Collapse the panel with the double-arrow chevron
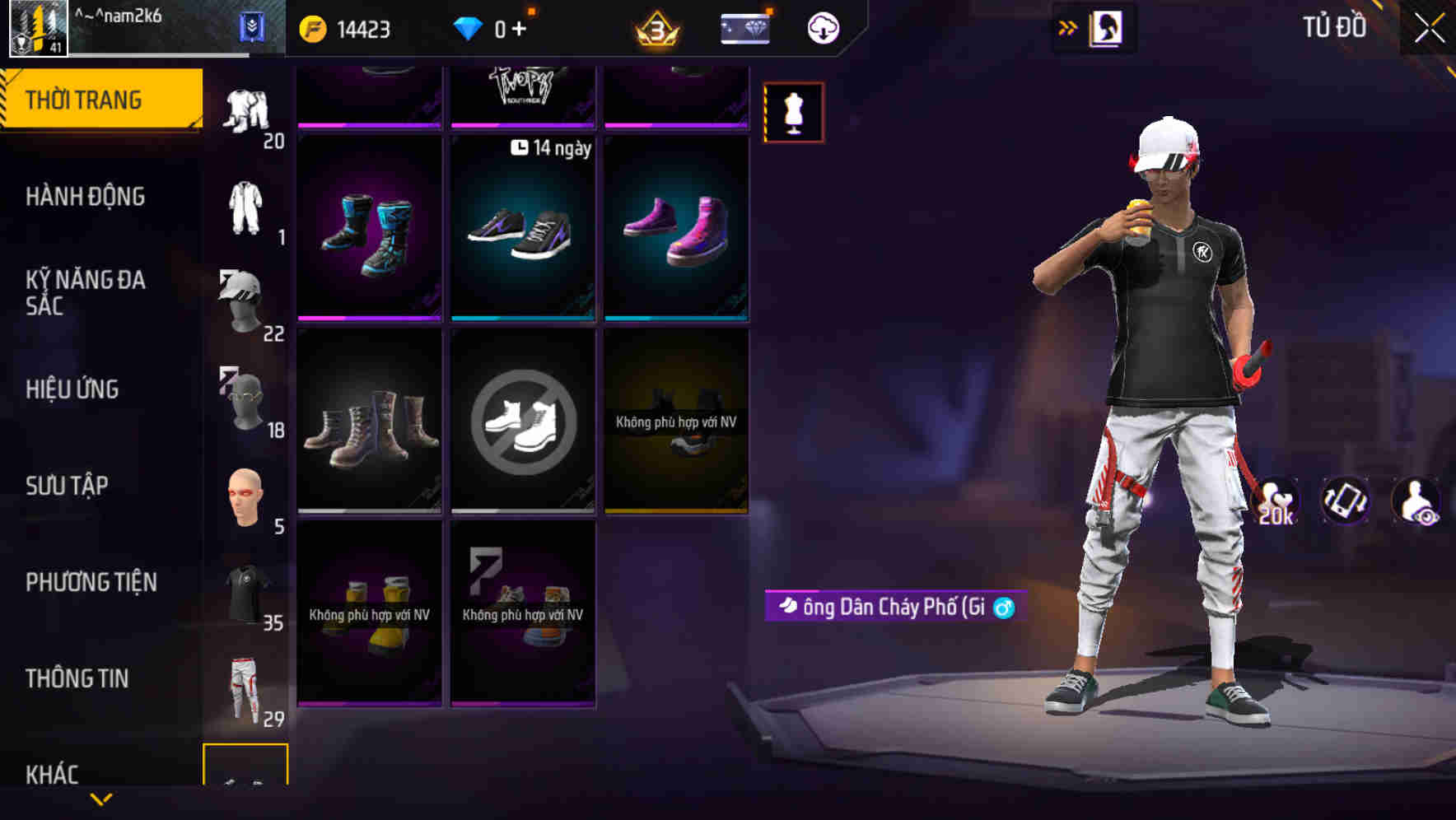 click(x=1068, y=26)
